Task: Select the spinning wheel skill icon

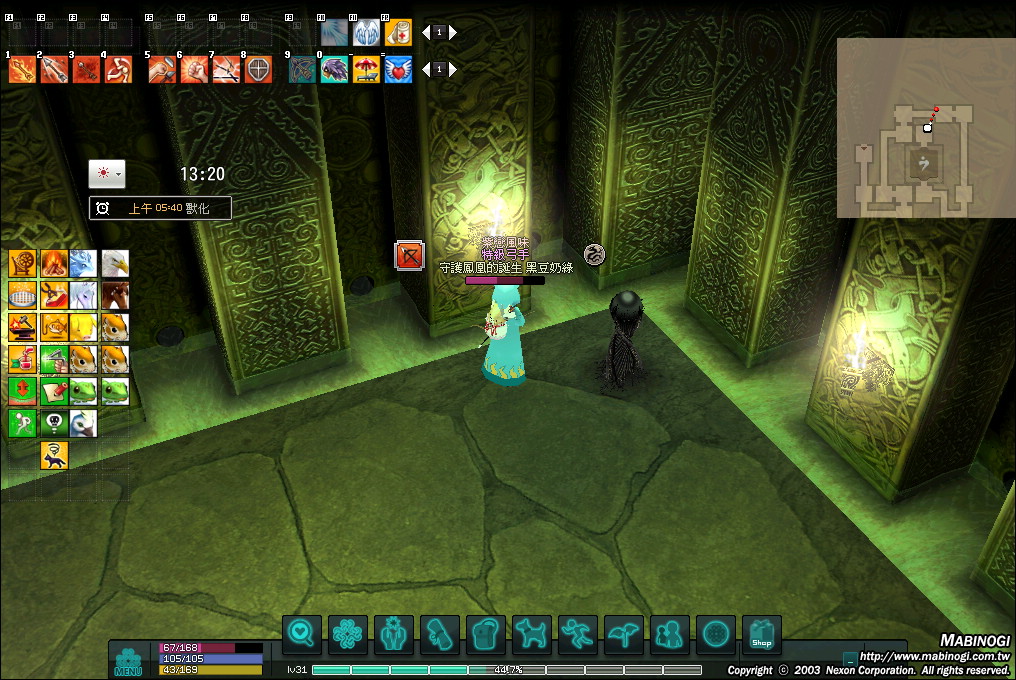Action: point(23,264)
